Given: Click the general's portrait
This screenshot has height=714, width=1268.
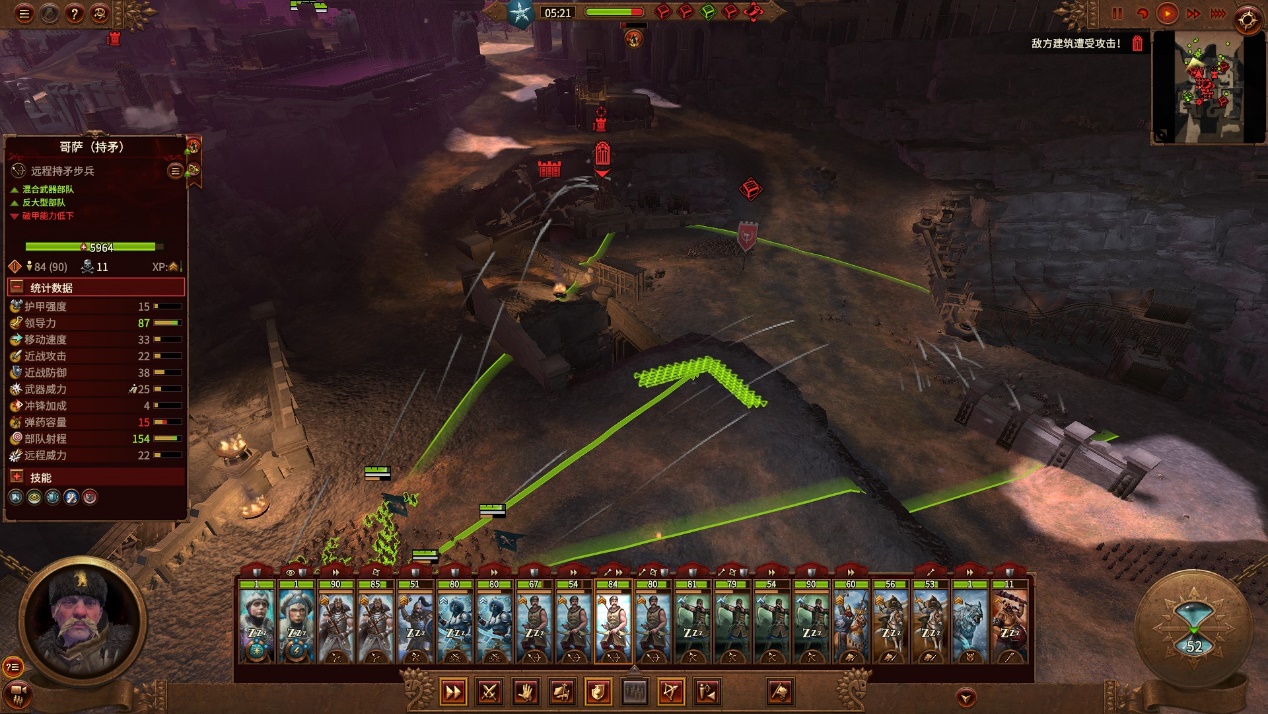Looking at the screenshot, I should pos(82,620).
